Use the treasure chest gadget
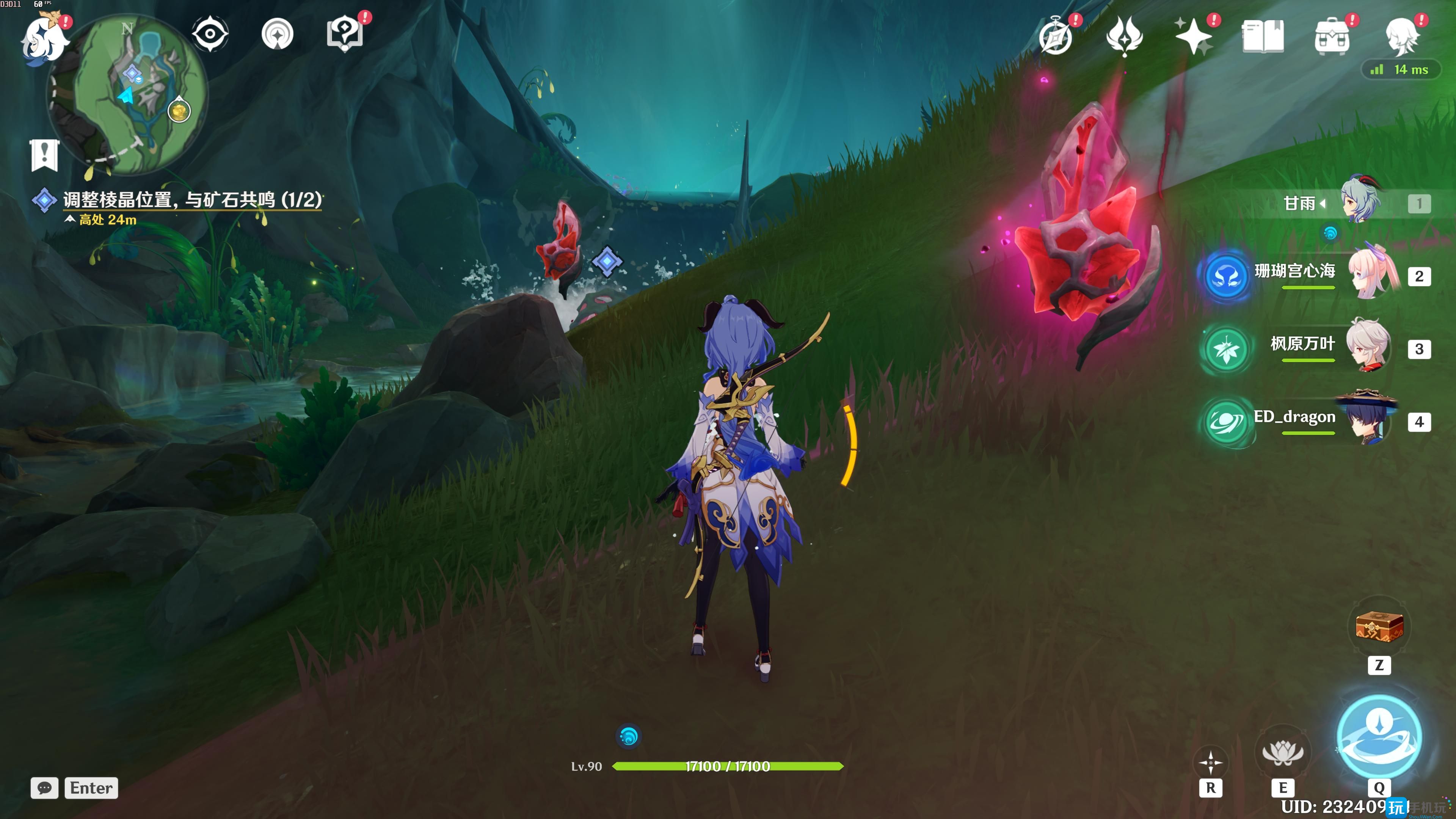The width and height of the screenshot is (1456, 819). click(x=1379, y=626)
